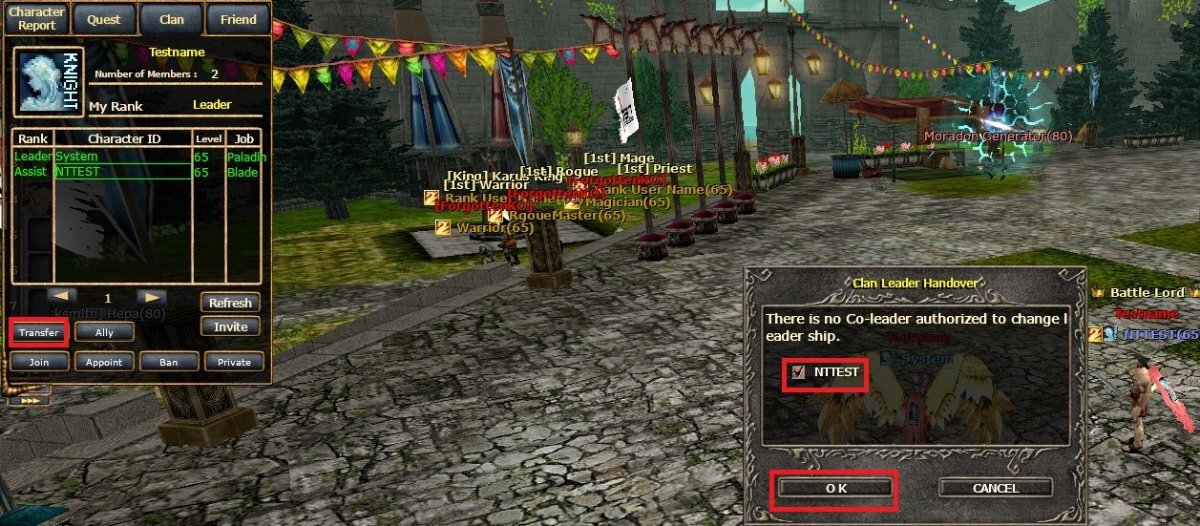Refresh the clan member list
This screenshot has width=1200, height=526.
tap(231, 302)
